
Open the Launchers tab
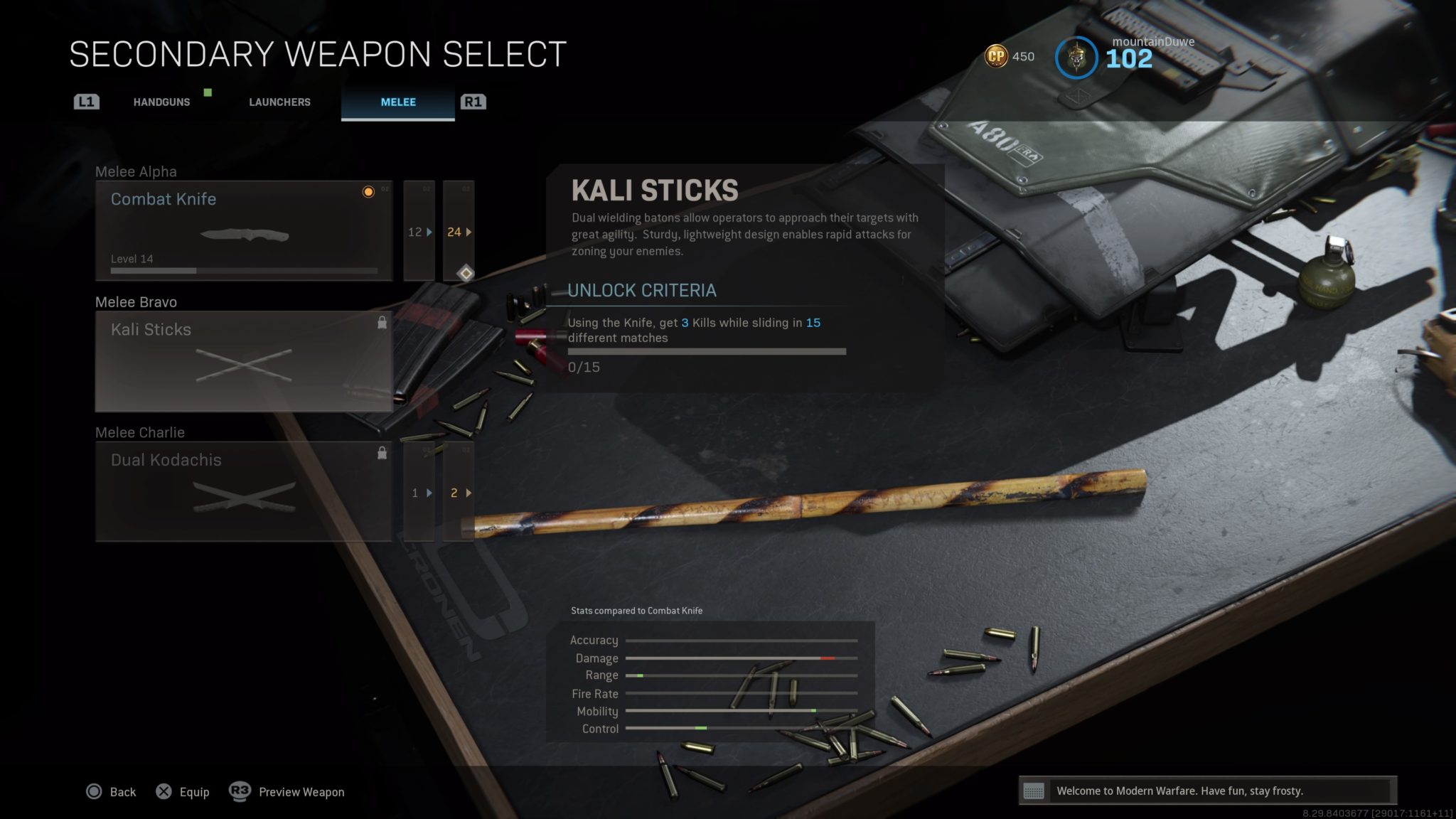[x=279, y=102]
